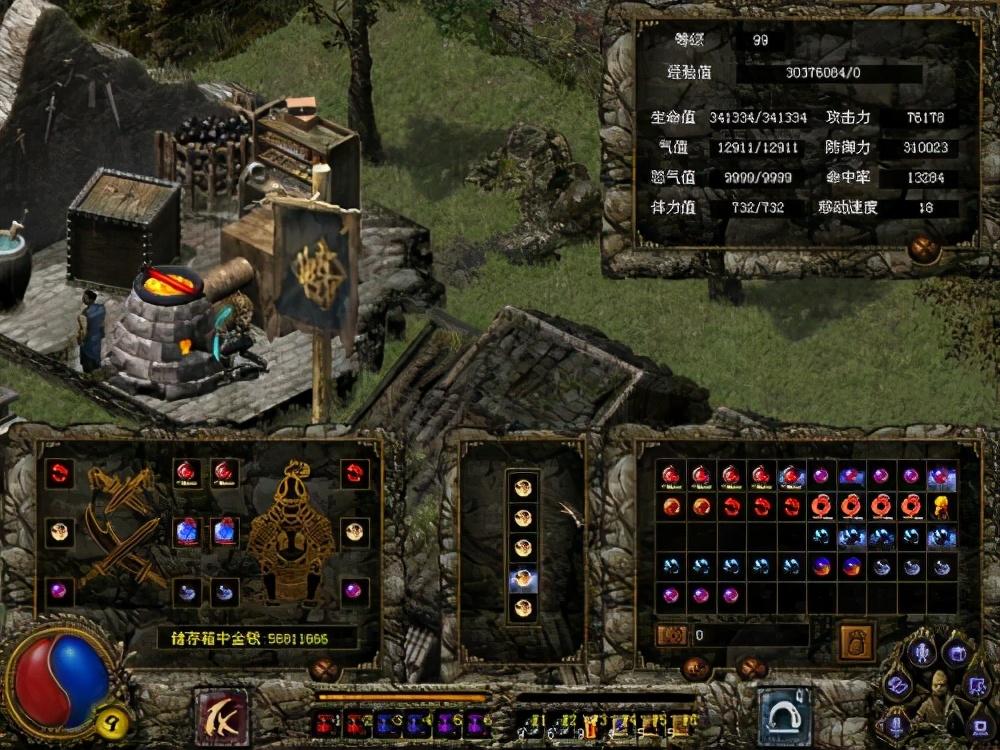The image size is (1000, 750).
Task: Use hotbar slot 3 blue potion
Action: point(386,721)
